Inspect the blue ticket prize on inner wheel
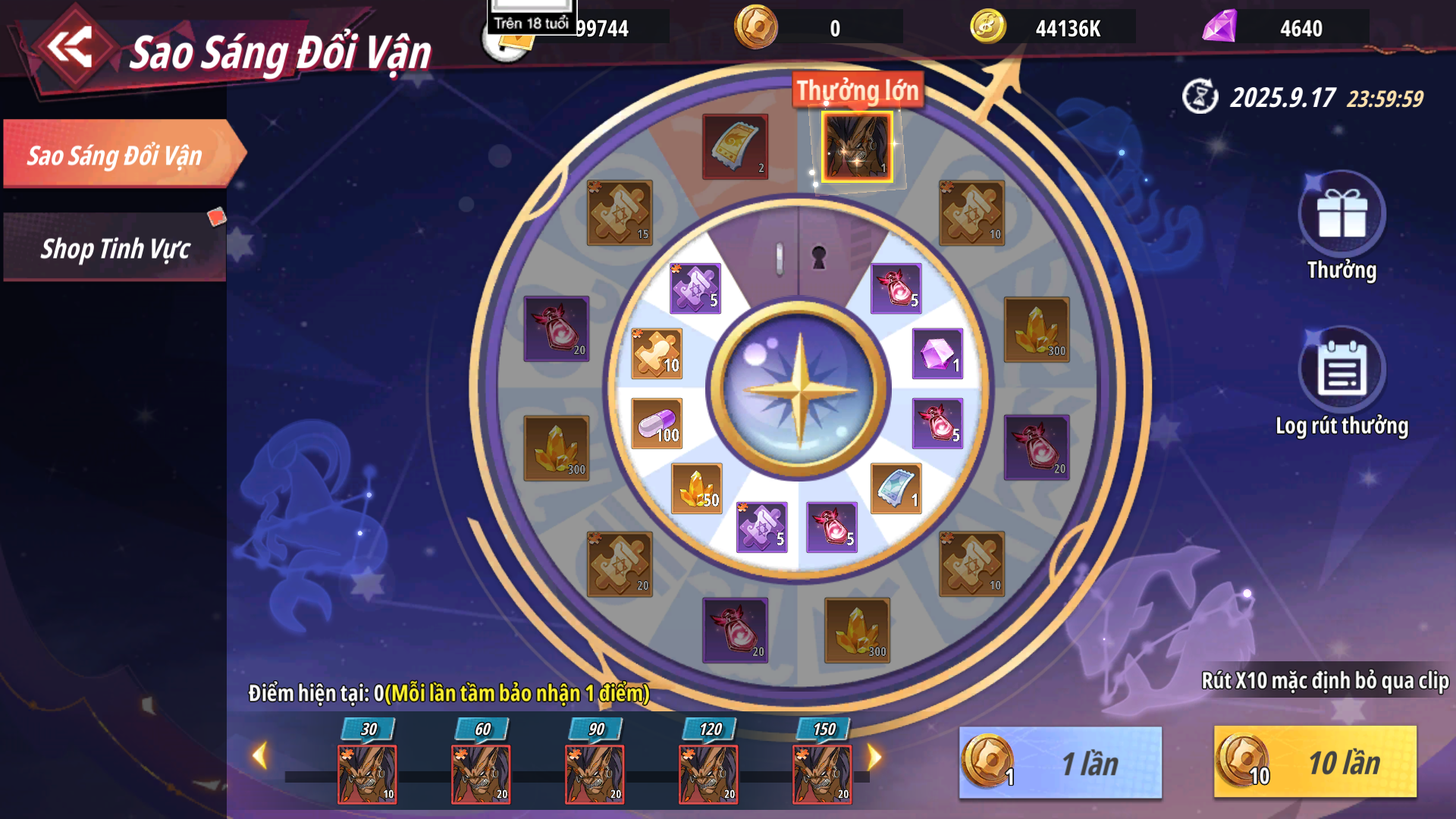The height and width of the screenshot is (819, 1456). pyautogui.click(x=896, y=488)
